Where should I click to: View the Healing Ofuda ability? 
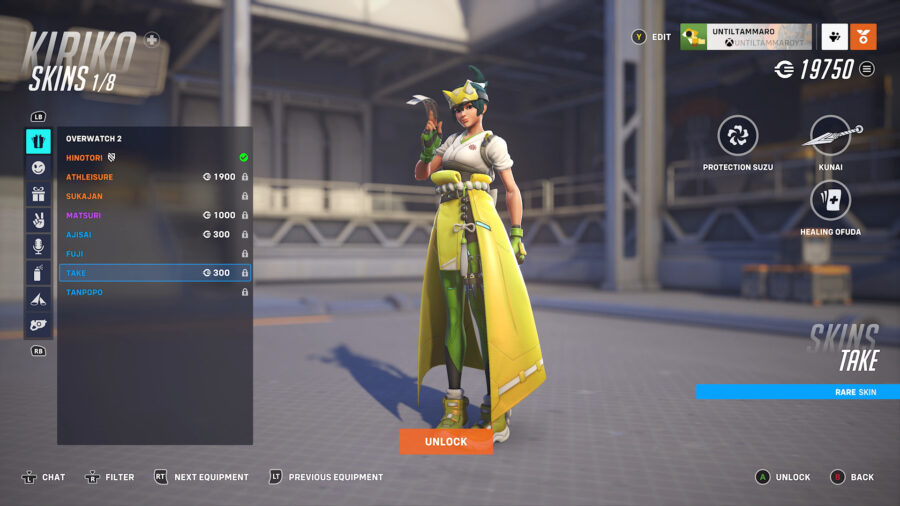coord(831,201)
